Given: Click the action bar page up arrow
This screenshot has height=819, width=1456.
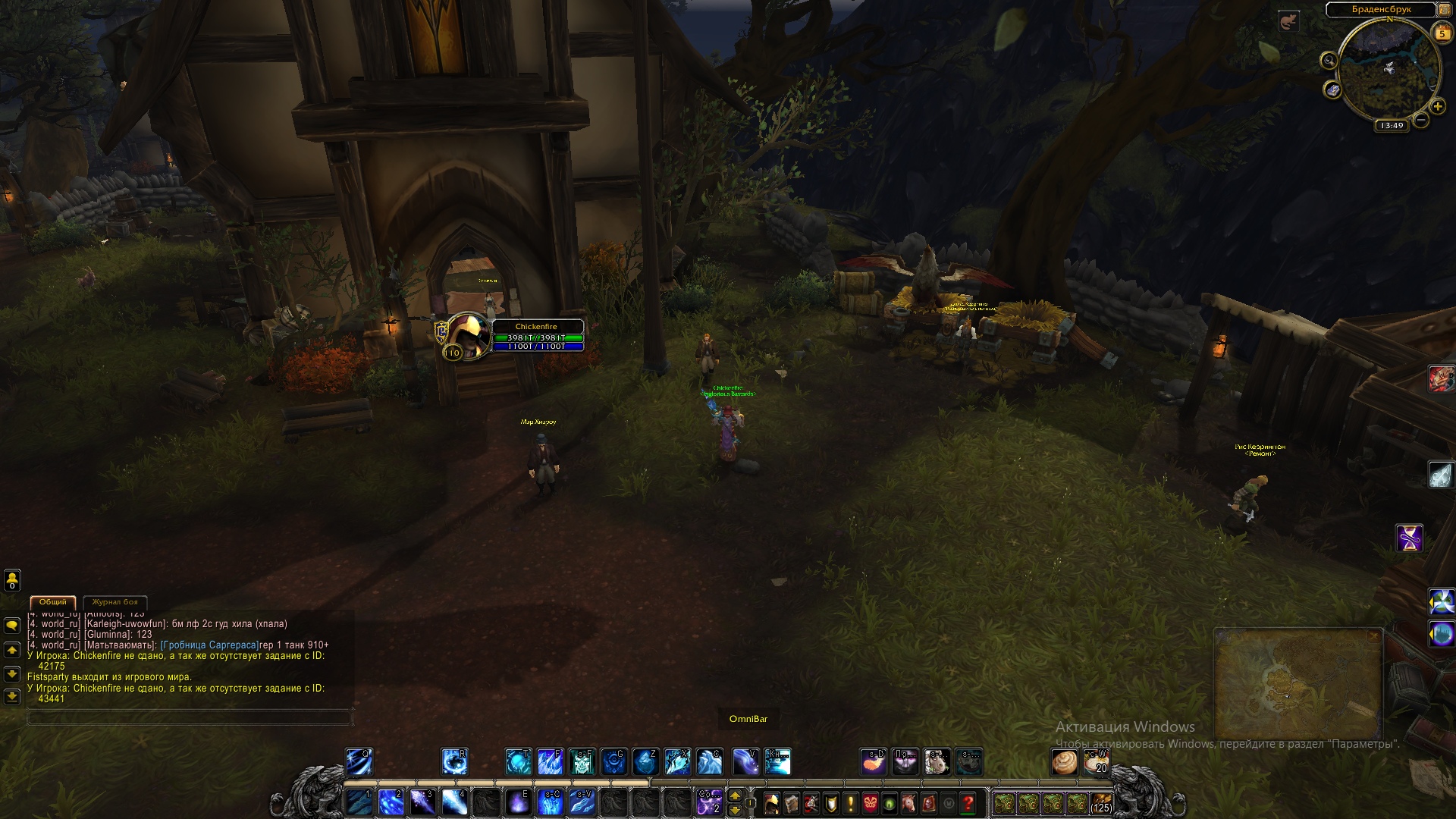Looking at the screenshot, I should pyautogui.click(x=734, y=795).
